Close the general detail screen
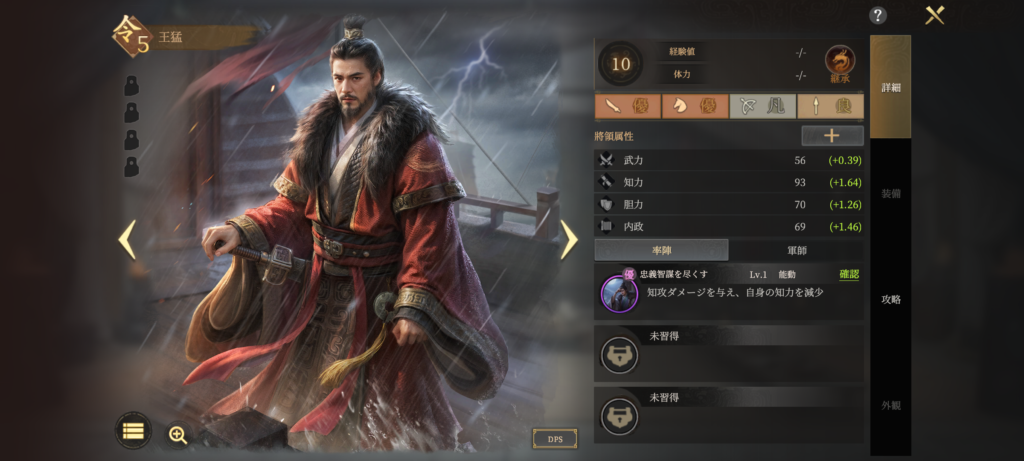The width and height of the screenshot is (1024, 461). [x=935, y=15]
